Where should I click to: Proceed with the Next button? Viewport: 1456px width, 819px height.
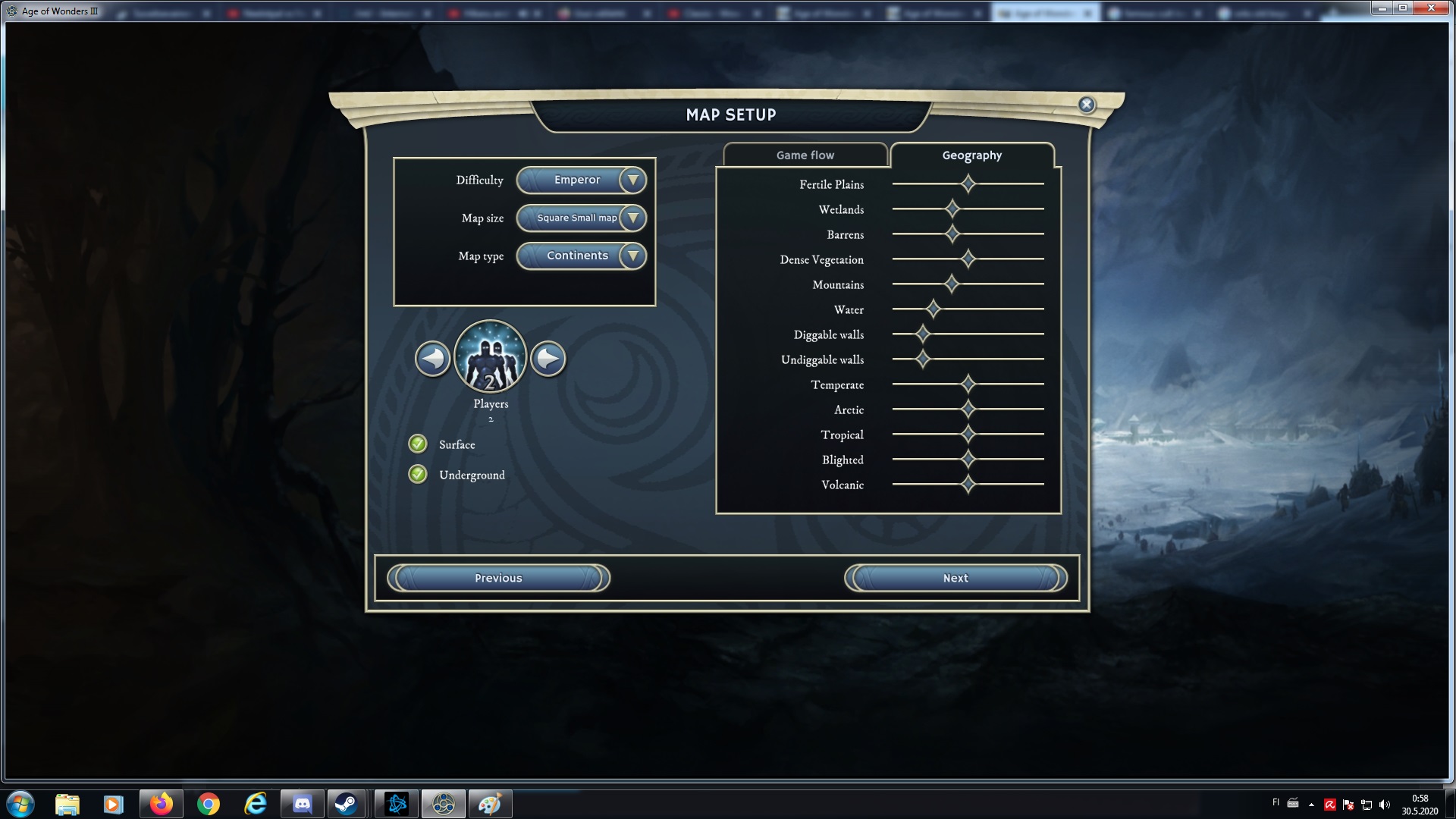tap(955, 579)
